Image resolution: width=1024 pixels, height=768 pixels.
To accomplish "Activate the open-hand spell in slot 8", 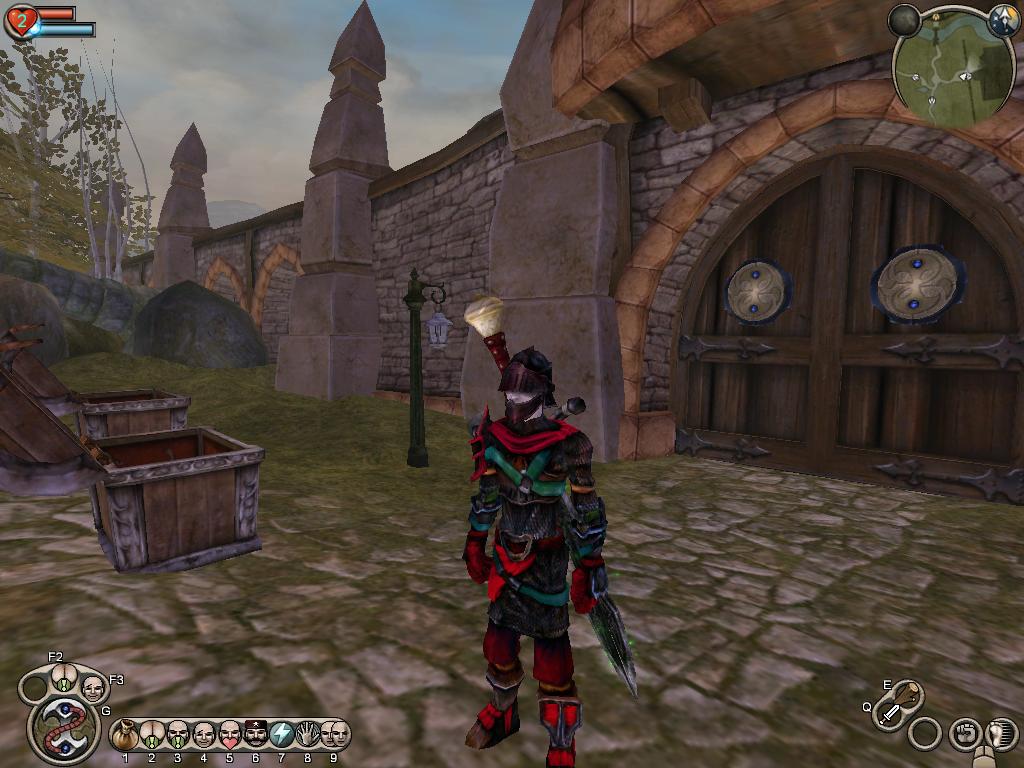I will (x=308, y=735).
